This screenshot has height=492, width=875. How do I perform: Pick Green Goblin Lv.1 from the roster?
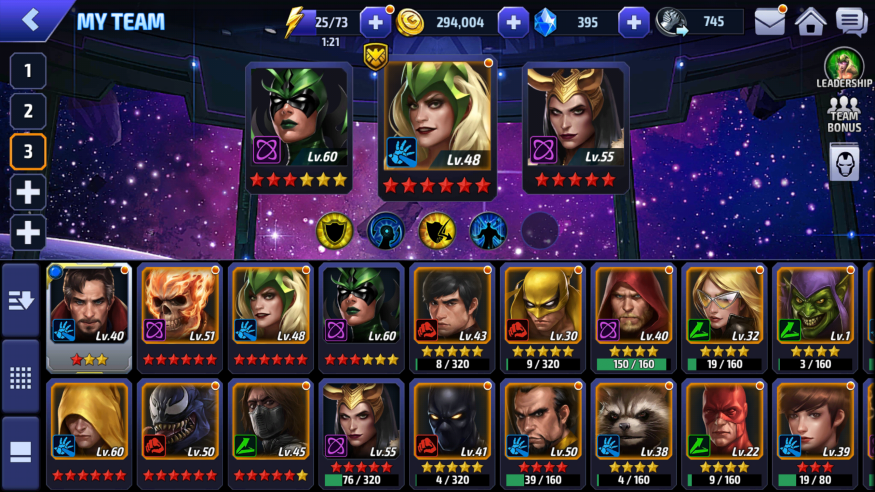point(810,315)
